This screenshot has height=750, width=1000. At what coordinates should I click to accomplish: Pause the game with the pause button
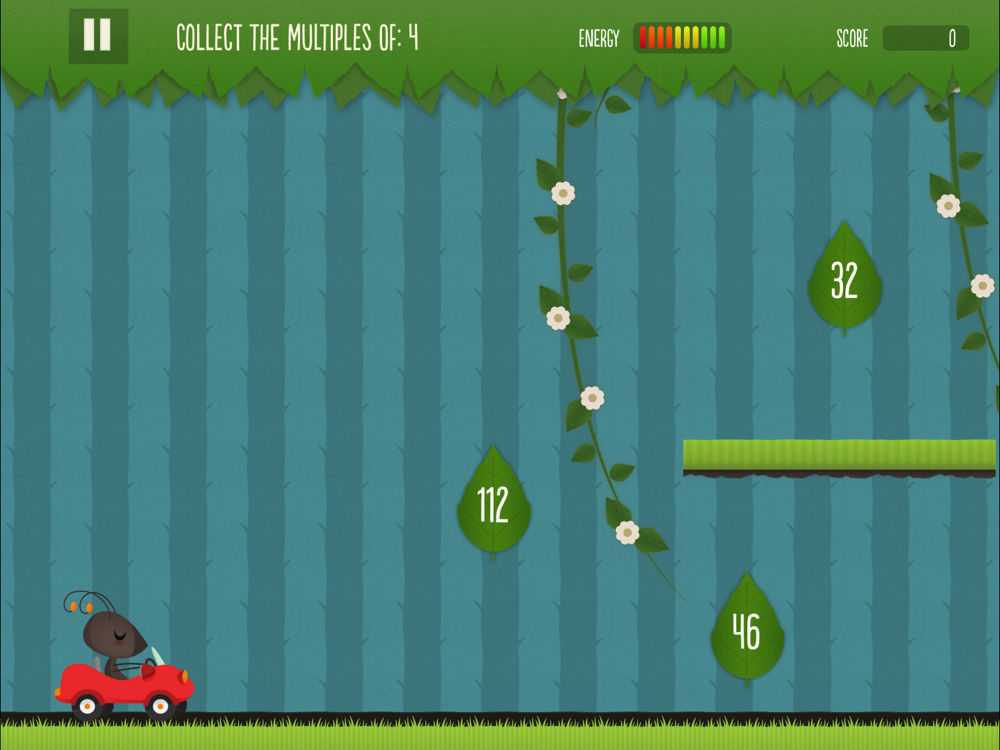coord(98,36)
